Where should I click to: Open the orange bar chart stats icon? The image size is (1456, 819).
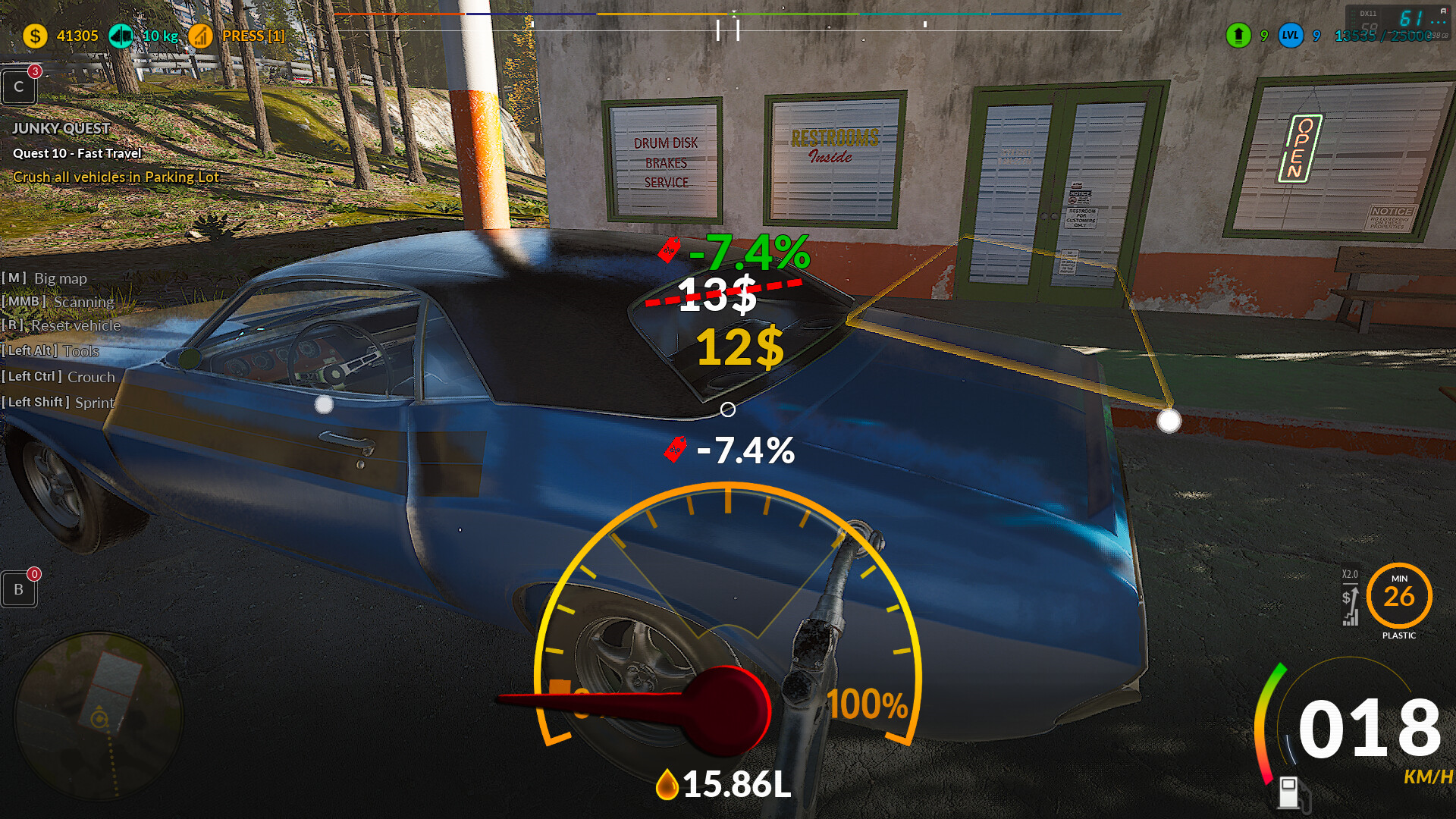click(x=201, y=36)
